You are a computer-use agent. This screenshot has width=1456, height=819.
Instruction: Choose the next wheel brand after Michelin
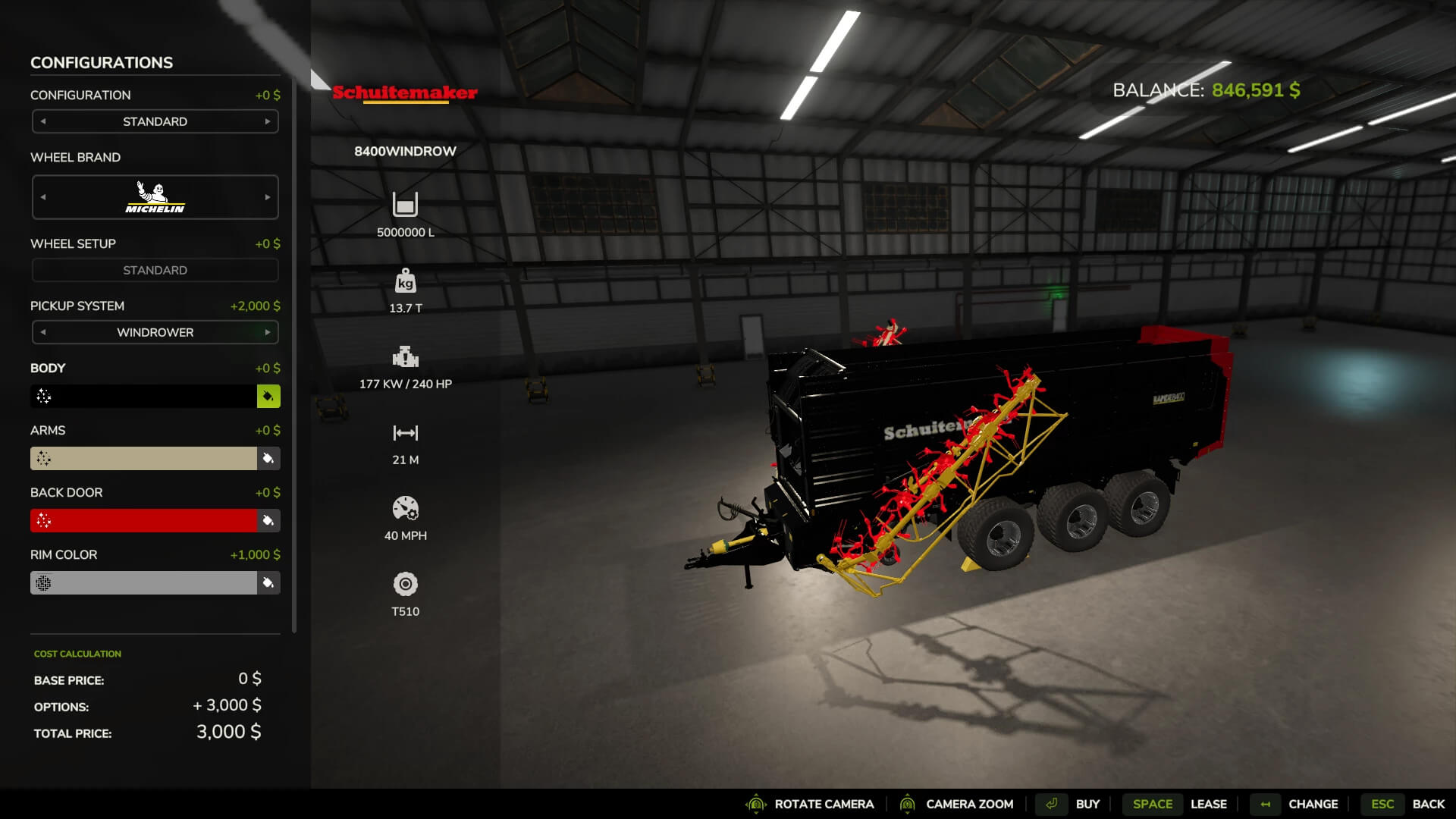267,197
